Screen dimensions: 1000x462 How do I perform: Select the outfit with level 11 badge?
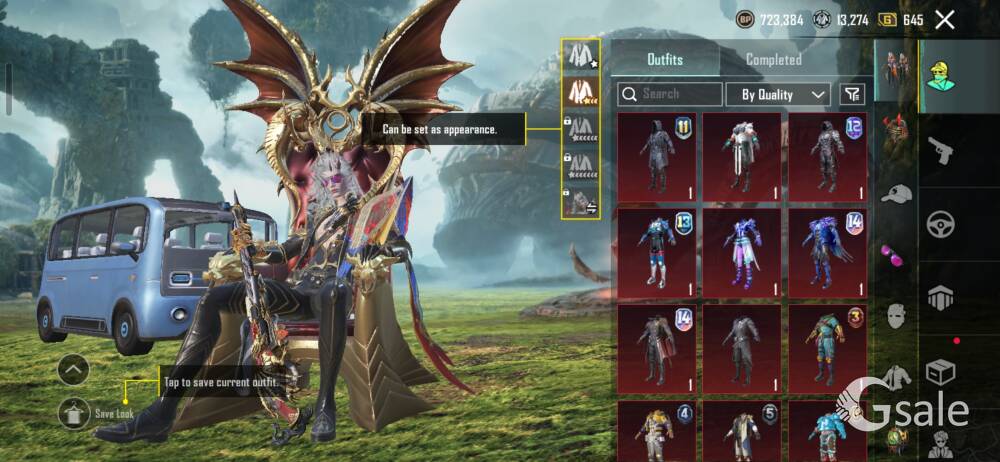[x=657, y=156]
